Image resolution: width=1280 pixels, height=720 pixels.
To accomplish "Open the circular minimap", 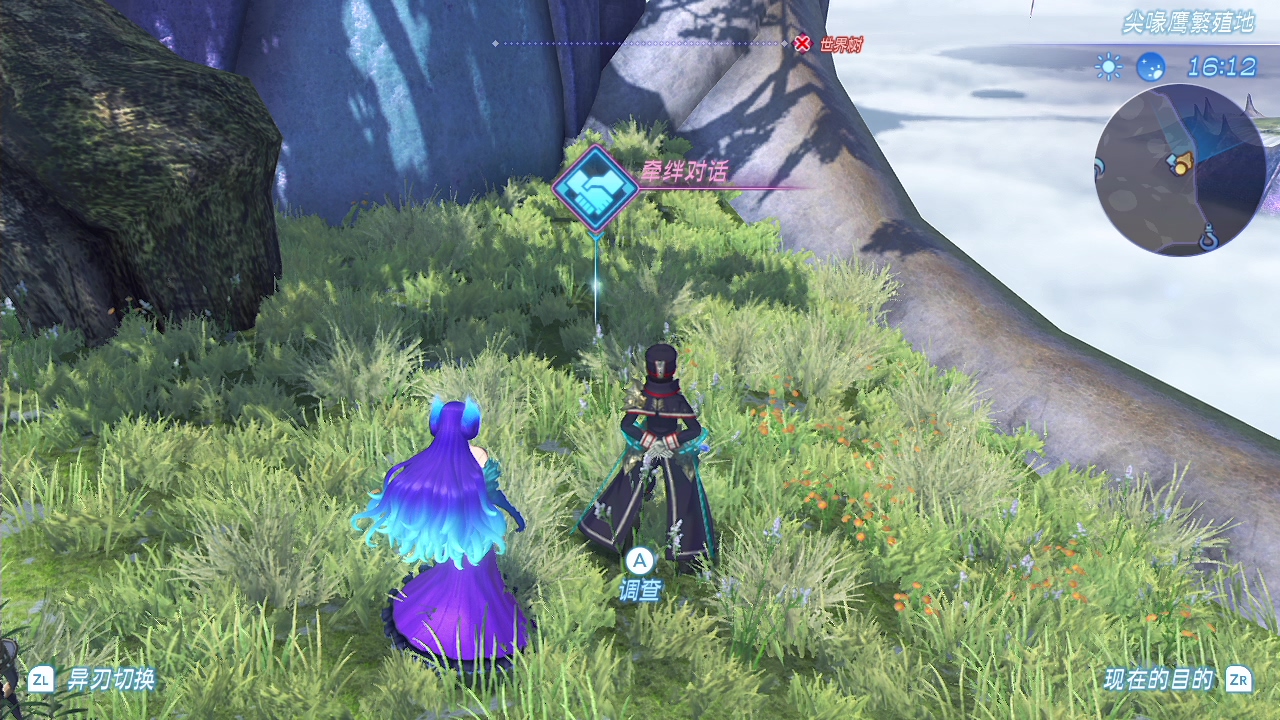I will coord(1179,168).
